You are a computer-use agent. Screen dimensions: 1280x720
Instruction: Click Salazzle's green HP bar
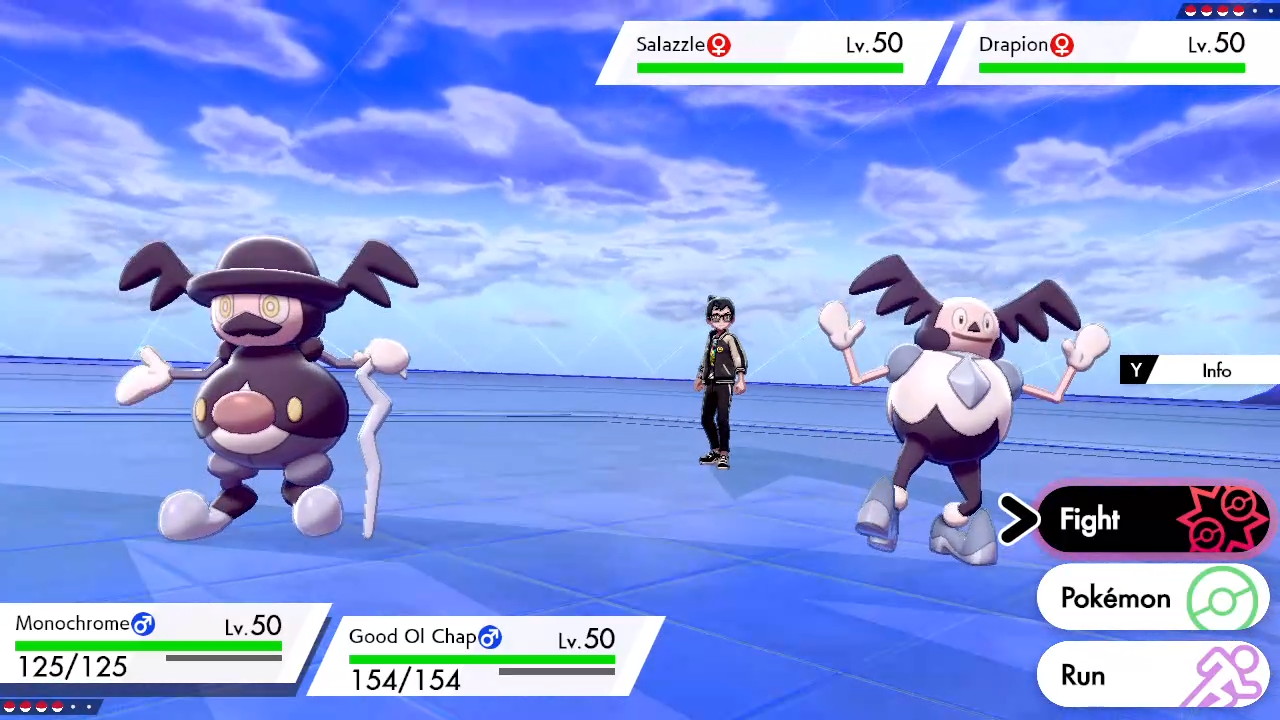768,66
